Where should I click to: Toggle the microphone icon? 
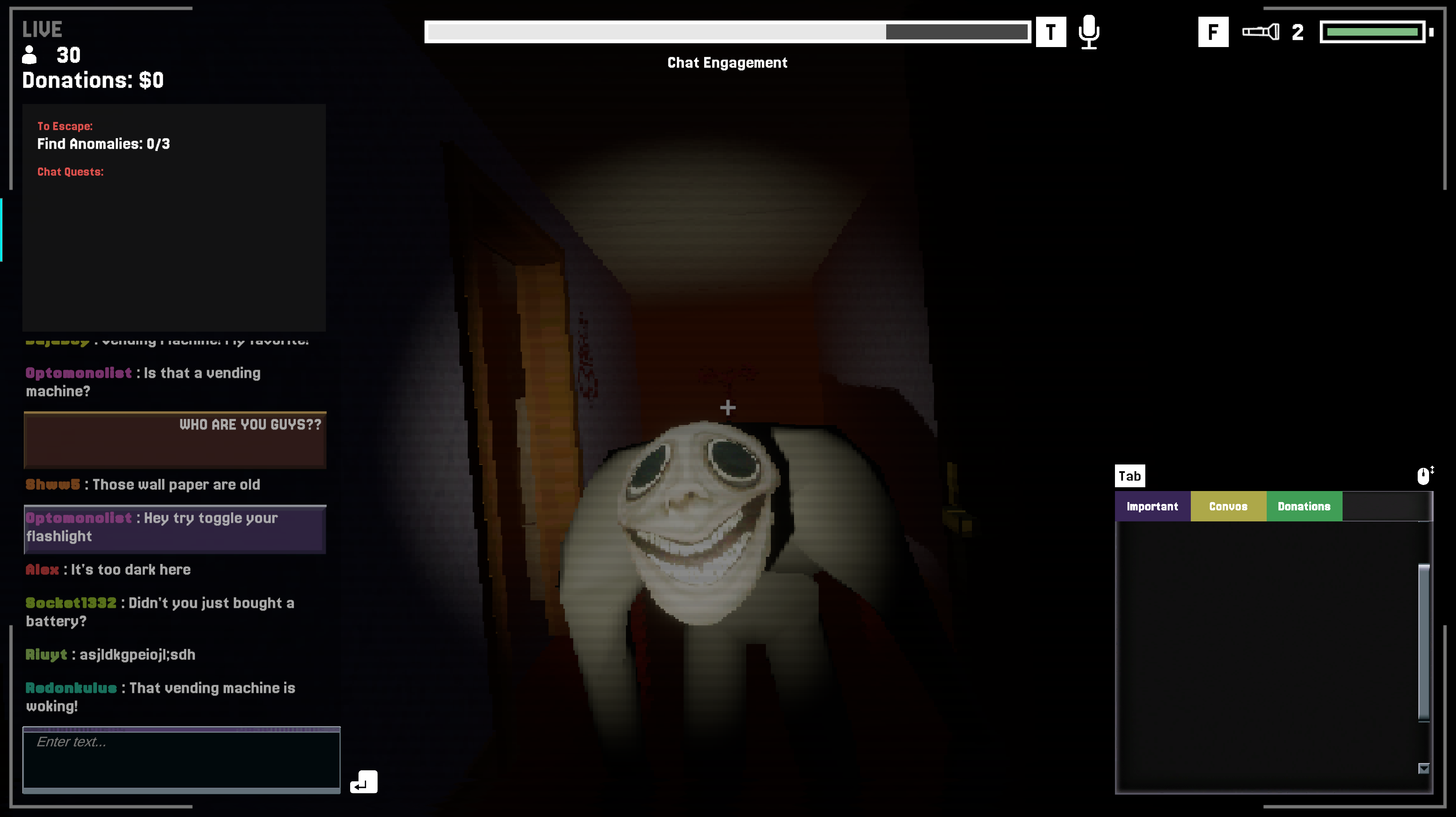1088,32
